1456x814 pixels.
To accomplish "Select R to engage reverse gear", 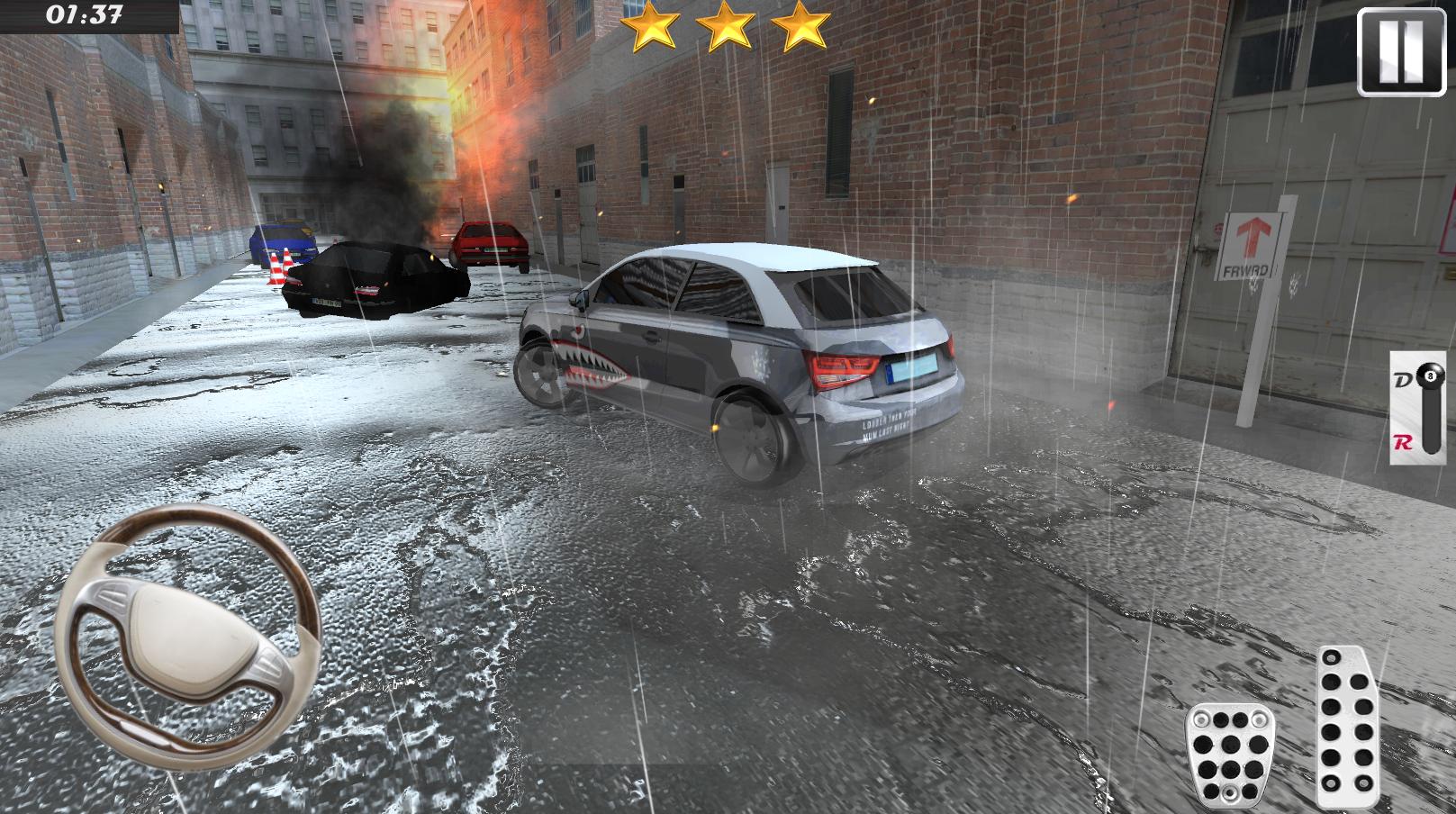I will point(1401,443).
